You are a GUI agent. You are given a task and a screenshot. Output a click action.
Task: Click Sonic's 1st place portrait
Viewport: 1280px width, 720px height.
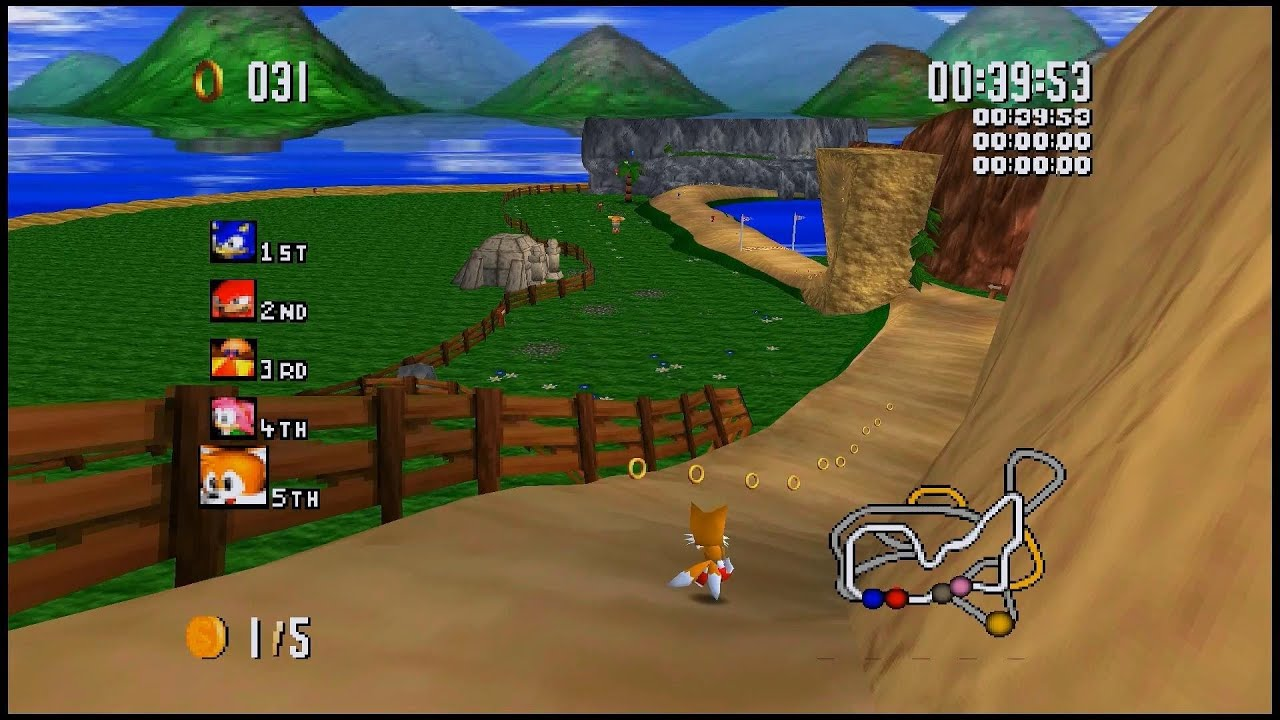tap(233, 242)
